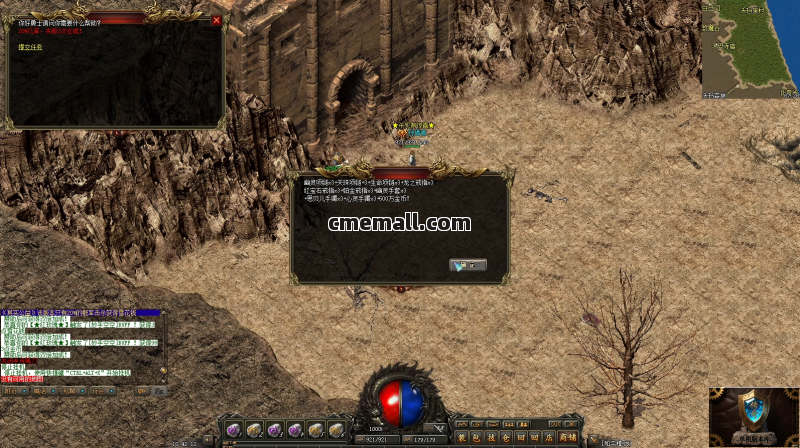Viewport: 800px width, 448px height.
Task: Open the 技 skills panel button
Action: pos(492,437)
